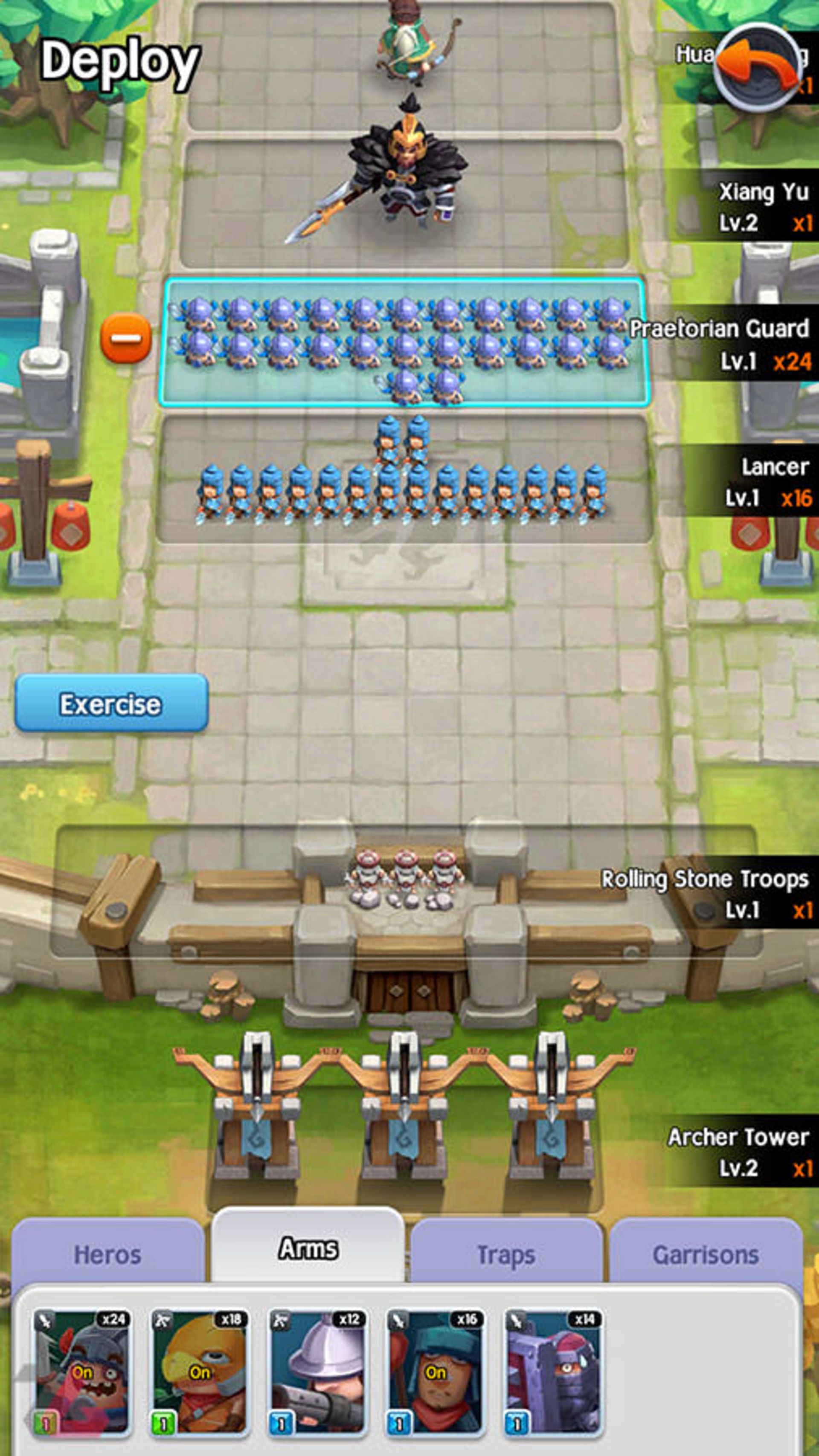Select the Rolling Stone Troops label
Screen dimensions: 819x1456
pos(705,893)
